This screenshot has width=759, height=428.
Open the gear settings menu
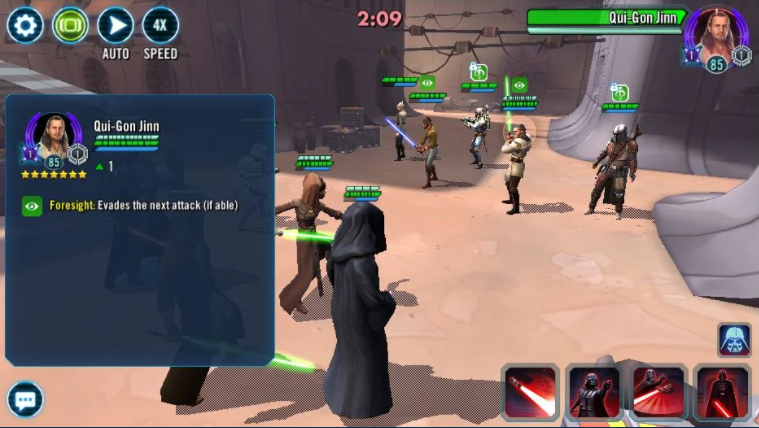pos(25,25)
